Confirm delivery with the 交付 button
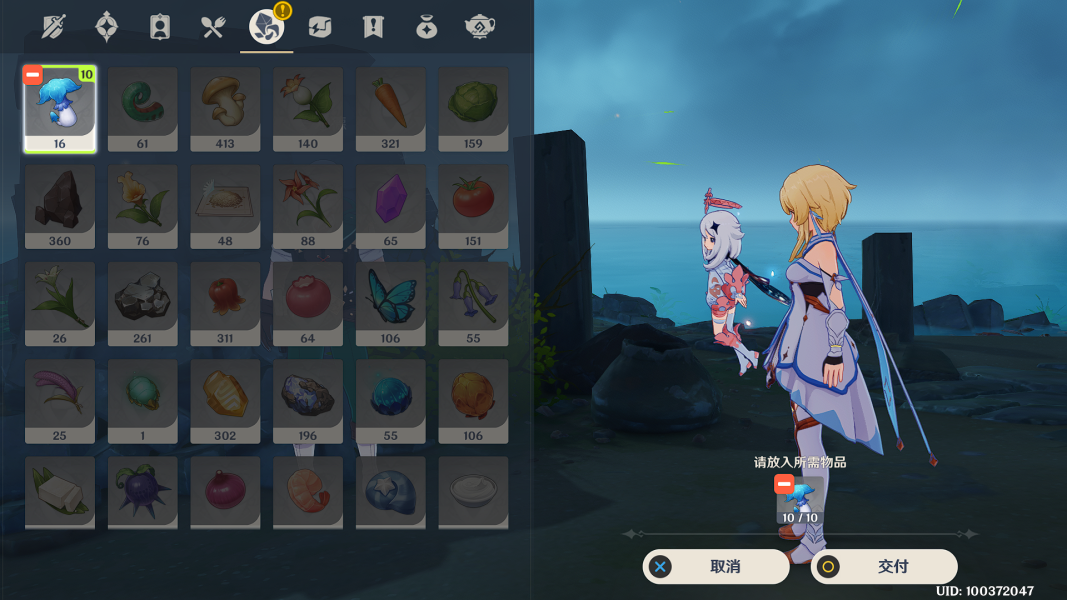The height and width of the screenshot is (600, 1067). point(884,567)
